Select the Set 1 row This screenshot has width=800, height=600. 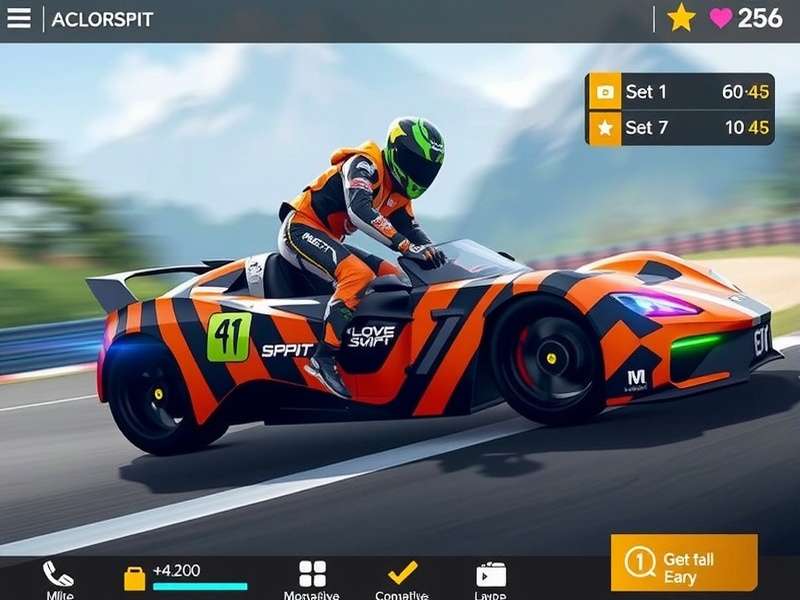[x=681, y=92]
